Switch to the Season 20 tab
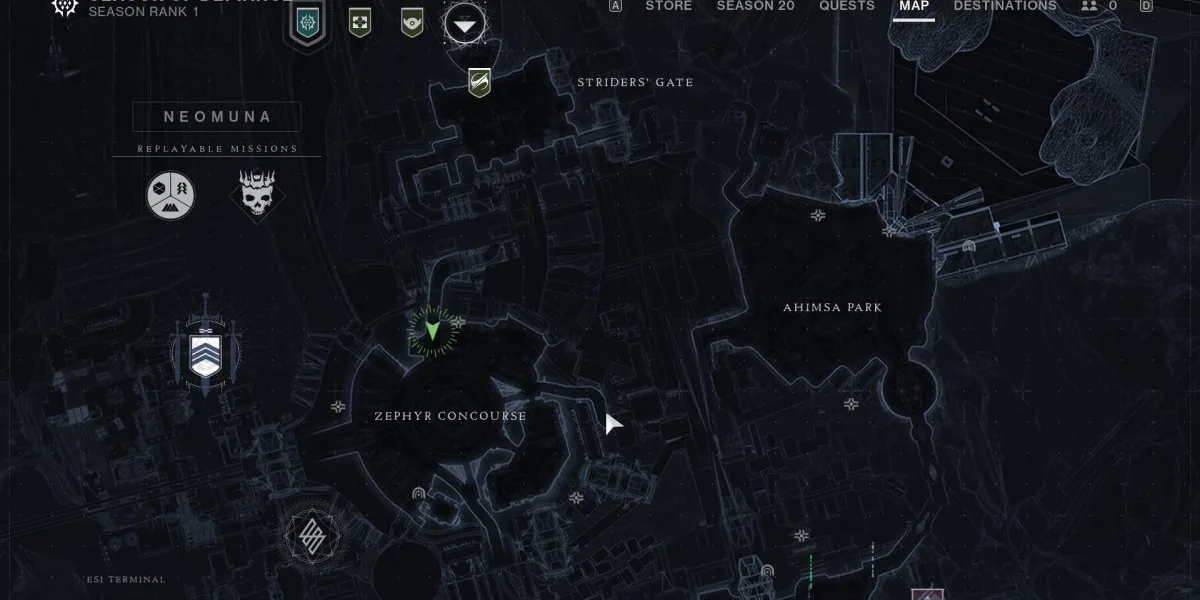1200x600 pixels. pos(755,6)
